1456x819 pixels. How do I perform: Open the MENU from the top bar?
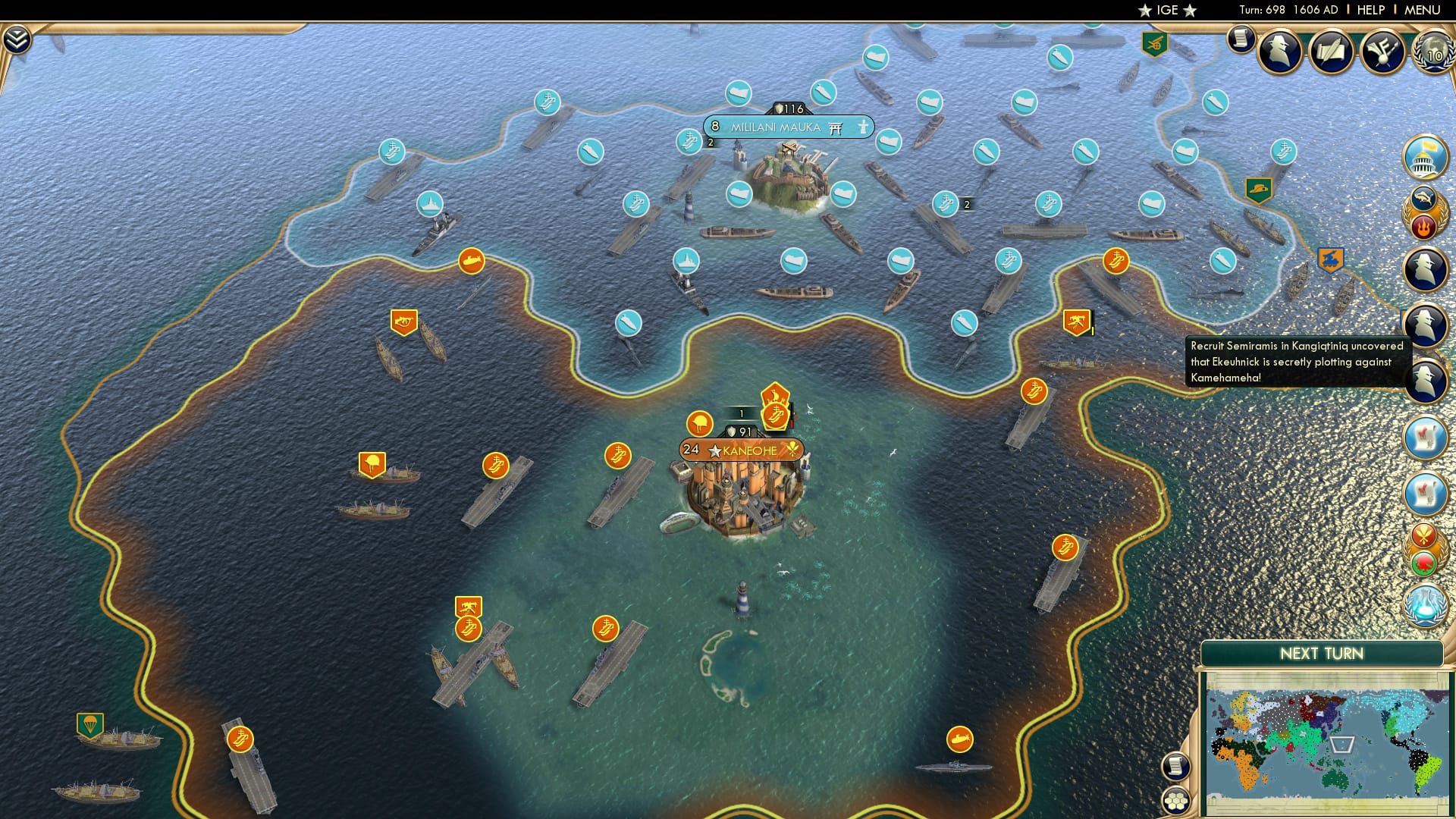(1424, 10)
